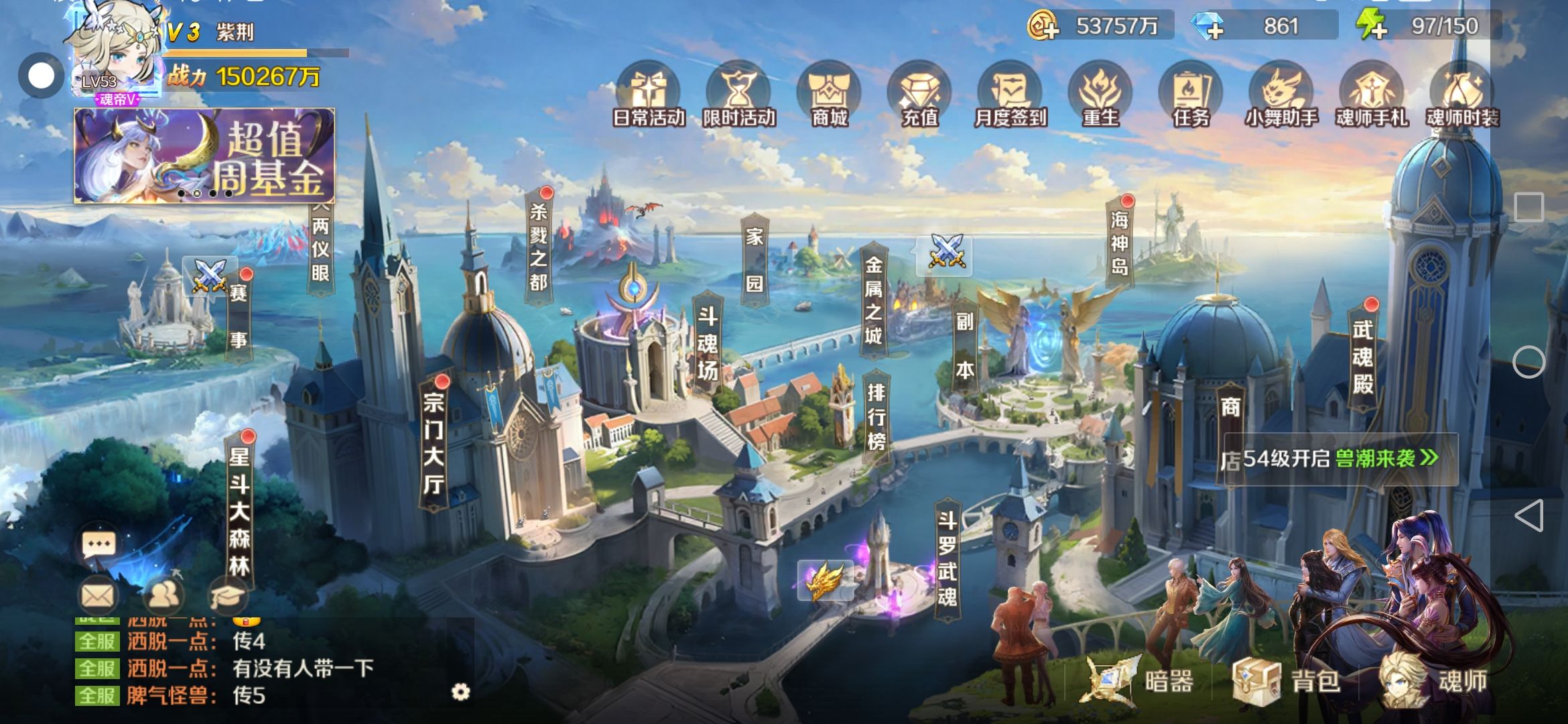Open the 日常活动 daily events menu
This screenshot has width=1568, height=724.
[x=648, y=97]
